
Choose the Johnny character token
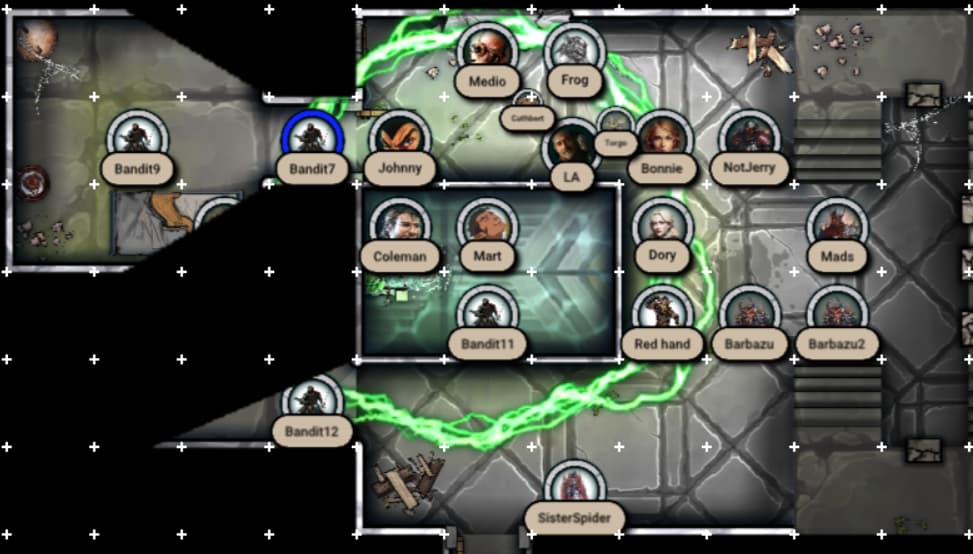point(400,139)
